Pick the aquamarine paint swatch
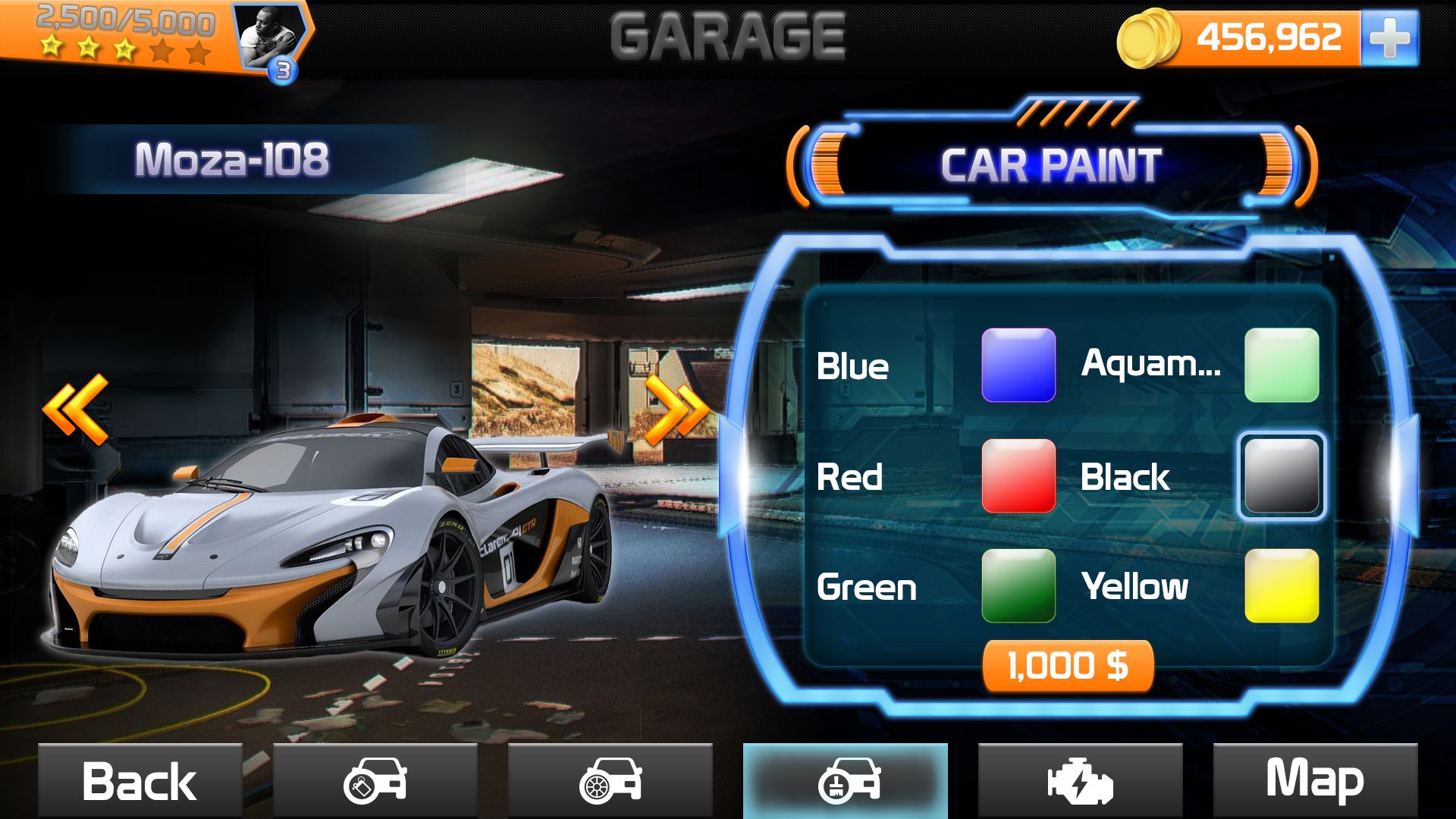 (x=1282, y=365)
